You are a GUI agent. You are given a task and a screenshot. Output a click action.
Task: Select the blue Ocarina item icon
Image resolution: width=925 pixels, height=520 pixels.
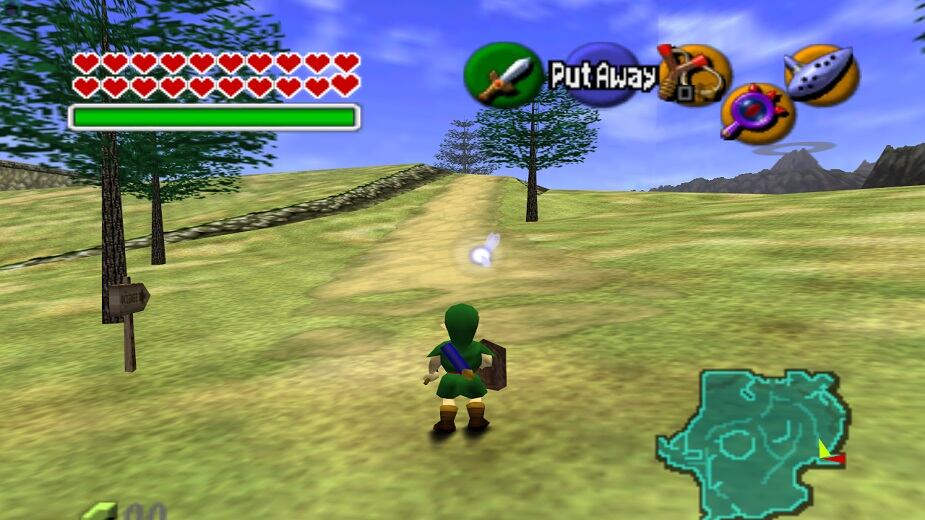coord(821,74)
